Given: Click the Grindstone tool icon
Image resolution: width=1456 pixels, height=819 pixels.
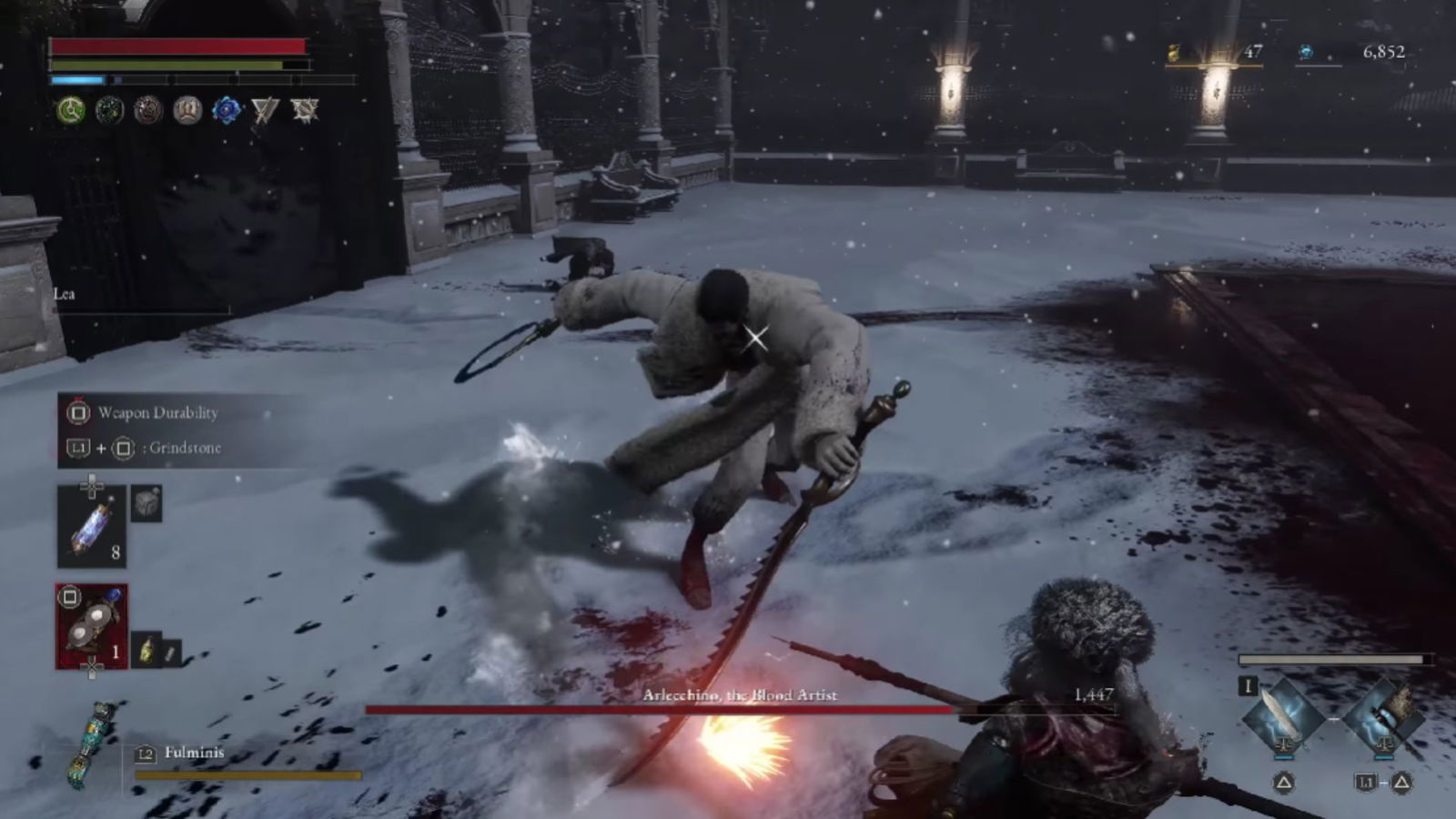Looking at the screenshot, I should (148, 503).
